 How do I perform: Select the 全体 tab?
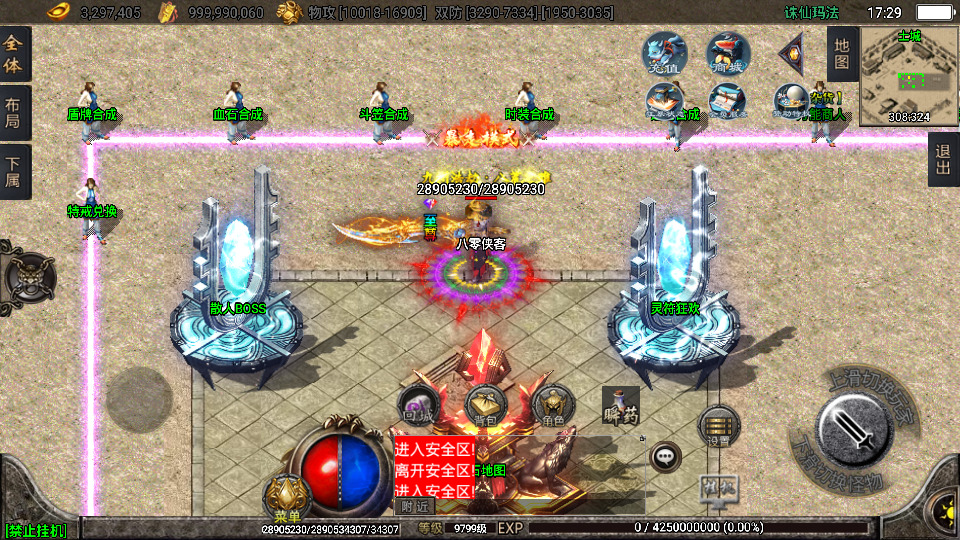[x=14, y=54]
